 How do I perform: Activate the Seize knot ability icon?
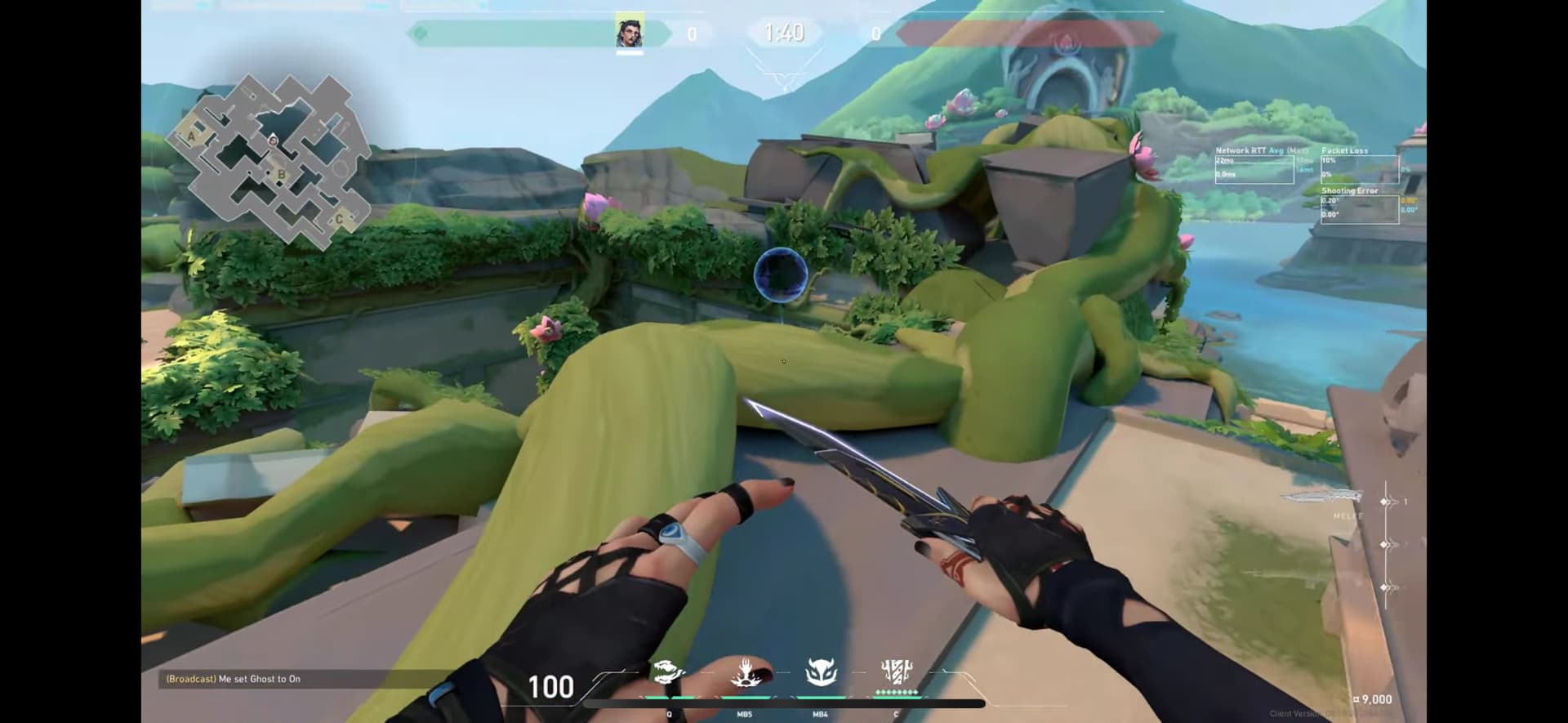coord(667,672)
